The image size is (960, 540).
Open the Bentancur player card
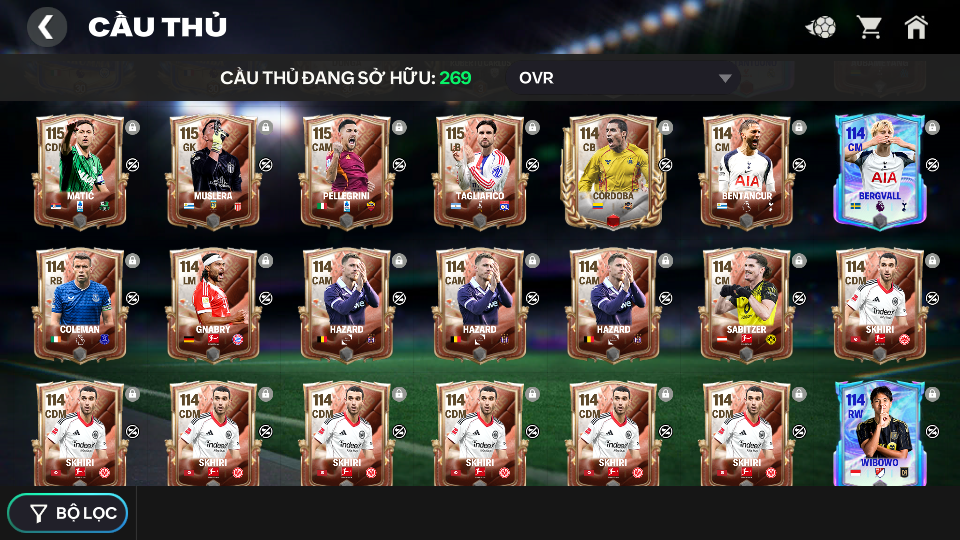tap(745, 172)
